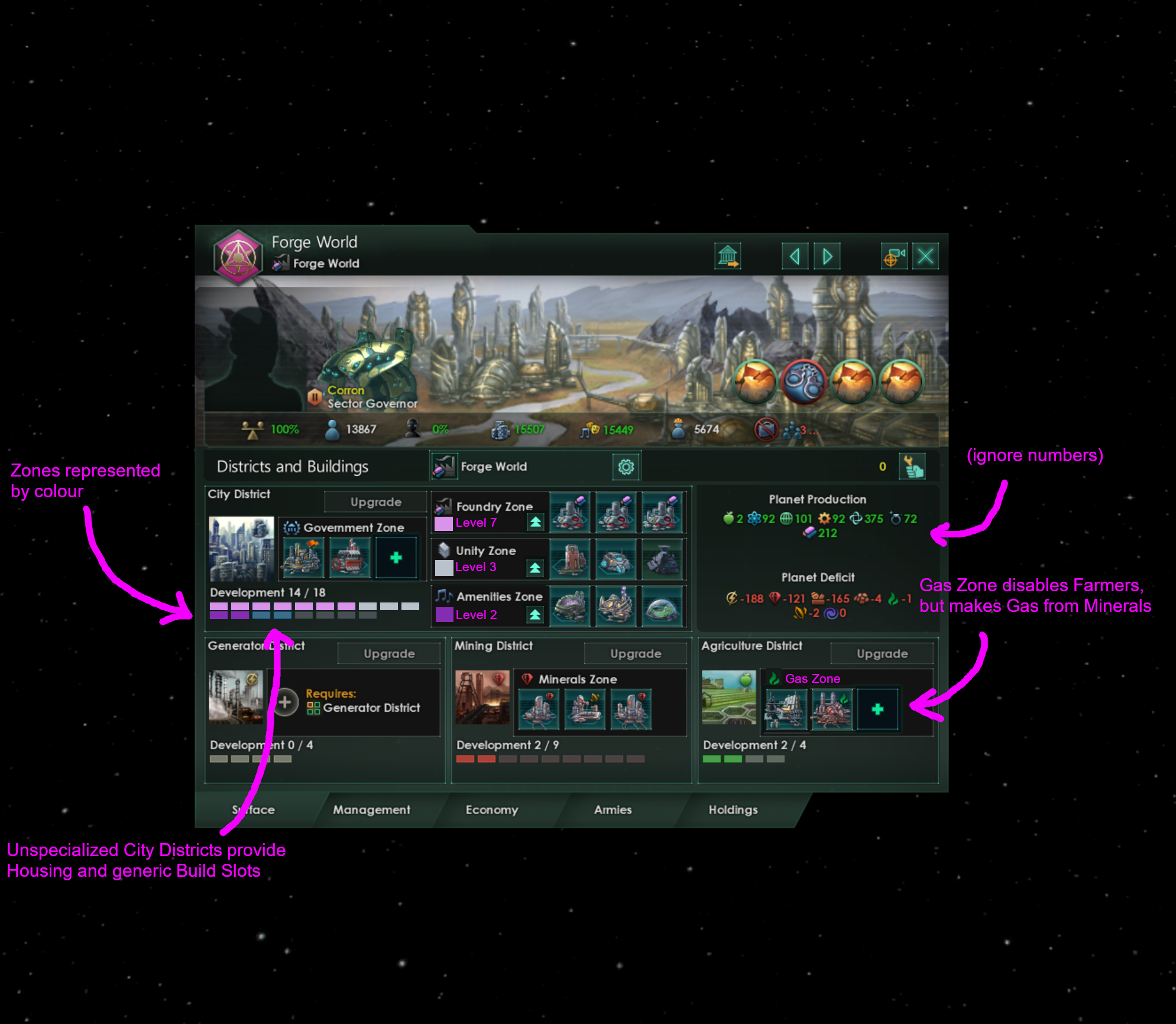Open the Holdings tab
This screenshot has height=1024, width=1176.
tap(732, 810)
